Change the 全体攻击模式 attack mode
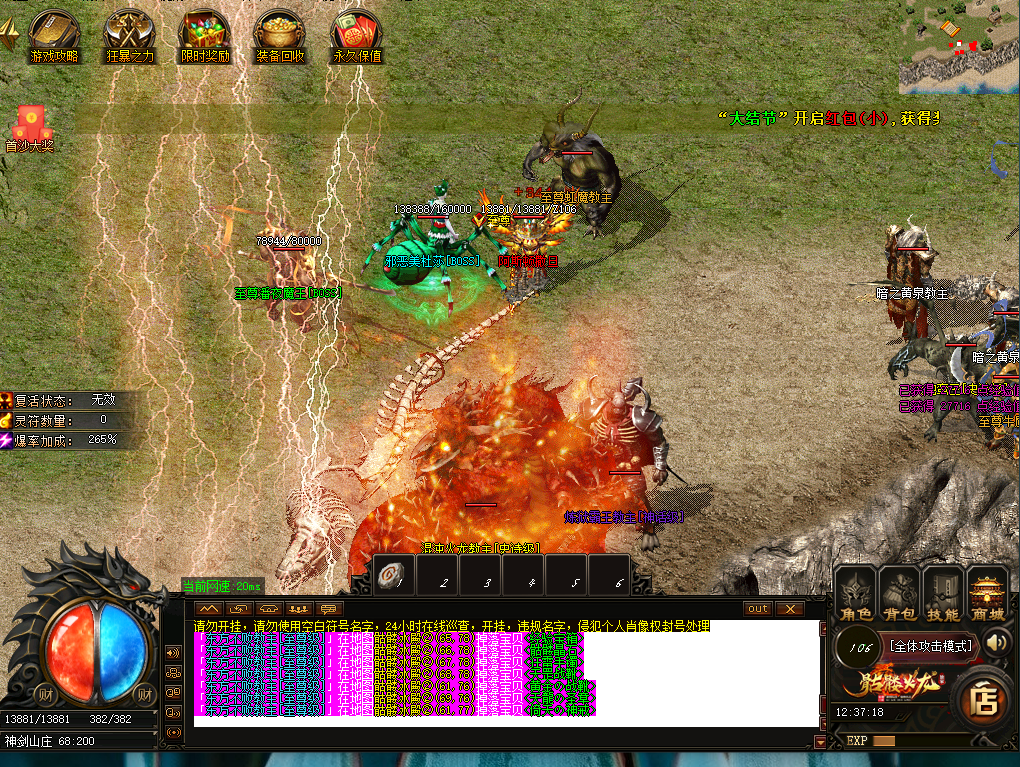The height and width of the screenshot is (767, 1020). (x=931, y=646)
